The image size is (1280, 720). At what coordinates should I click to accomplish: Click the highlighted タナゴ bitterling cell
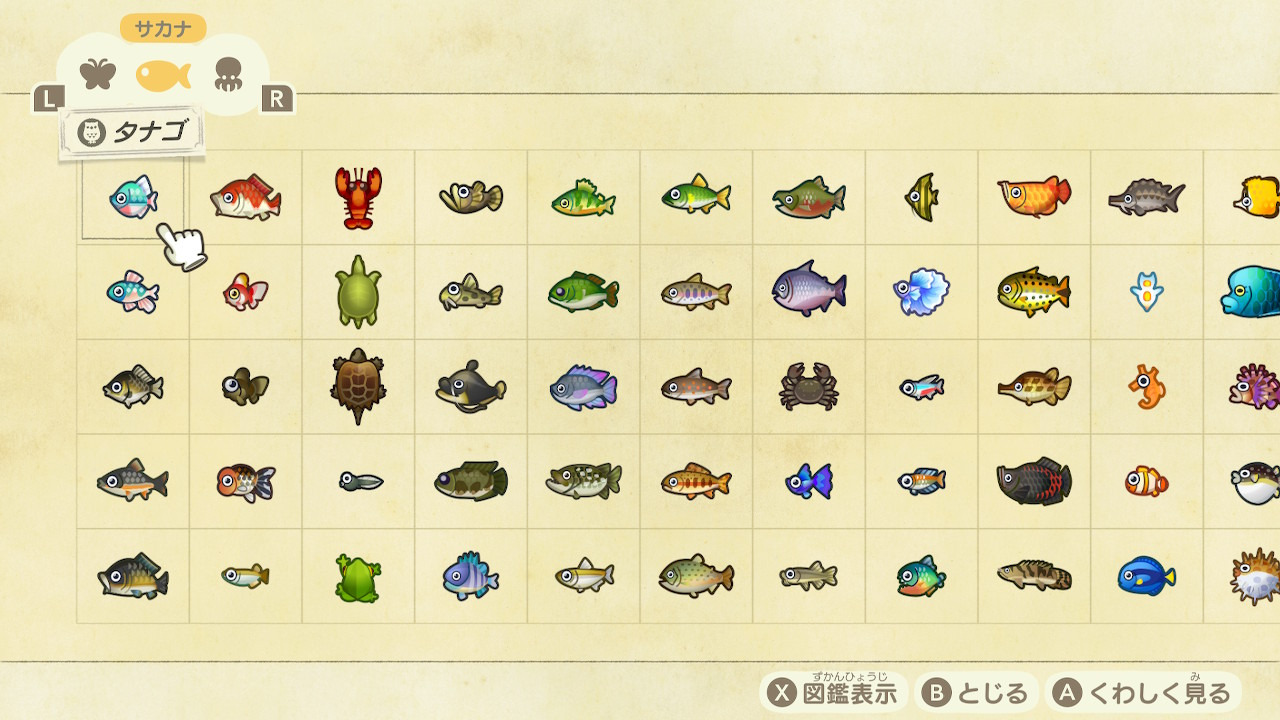[131, 197]
